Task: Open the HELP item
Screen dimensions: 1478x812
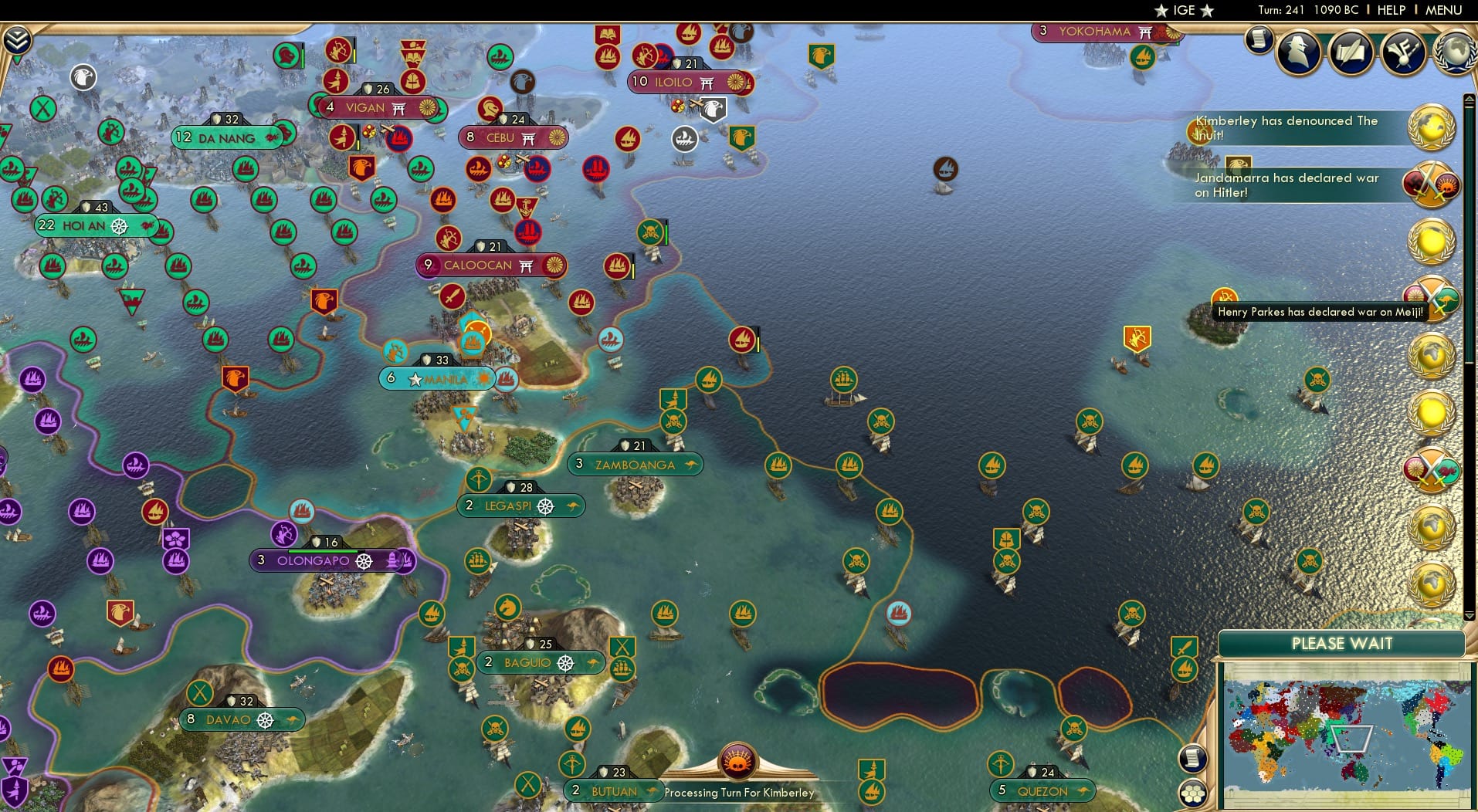Action: pyautogui.click(x=1390, y=10)
